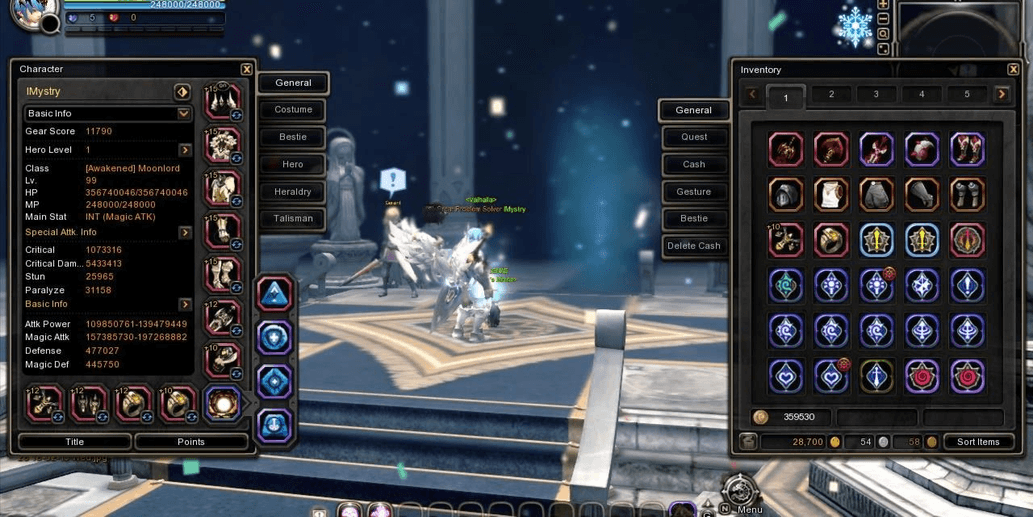Expand the Special Attk. Info section

(185, 232)
